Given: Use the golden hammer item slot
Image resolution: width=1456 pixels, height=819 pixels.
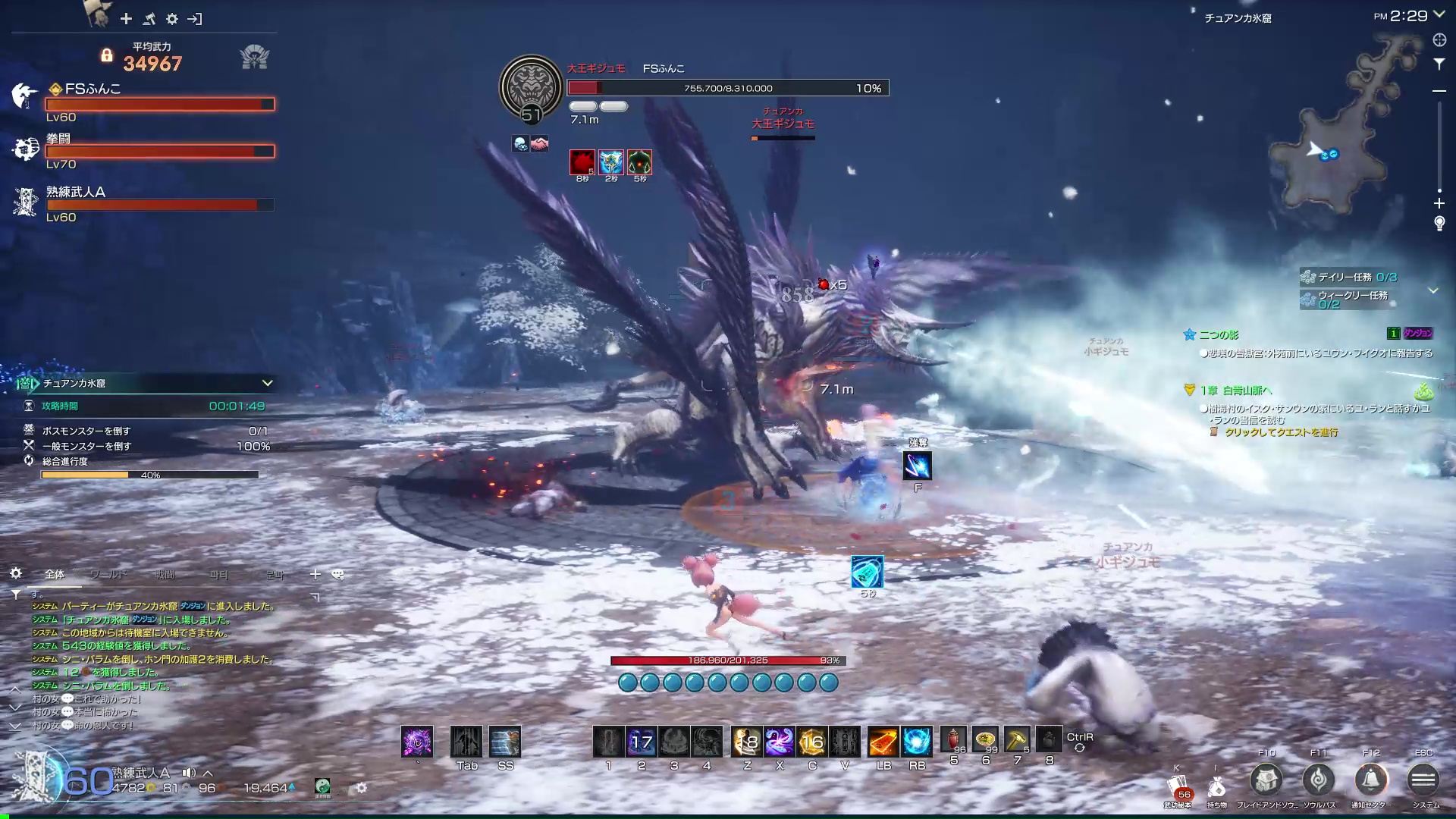Looking at the screenshot, I should point(1017,739).
